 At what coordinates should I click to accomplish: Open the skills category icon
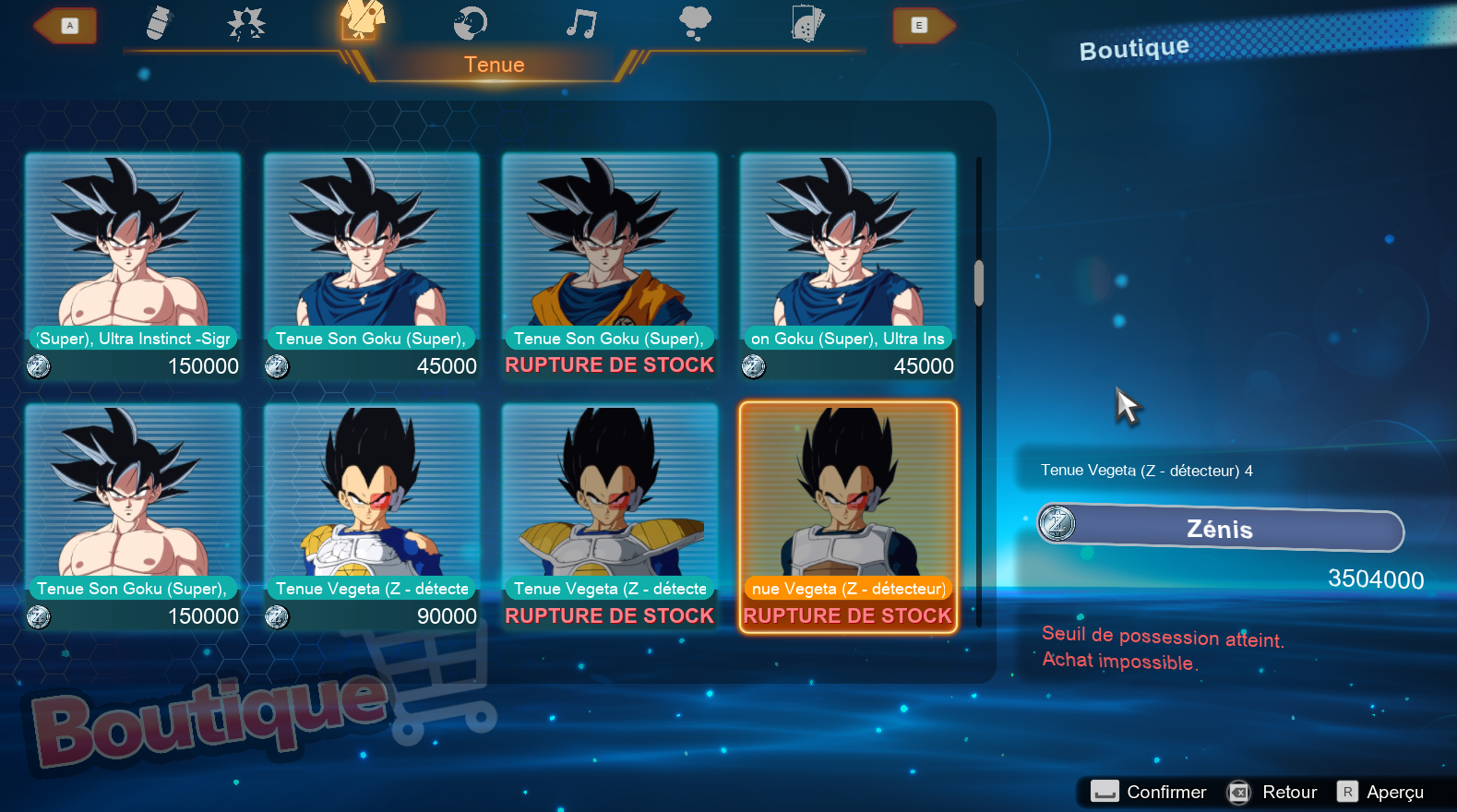tap(245, 23)
